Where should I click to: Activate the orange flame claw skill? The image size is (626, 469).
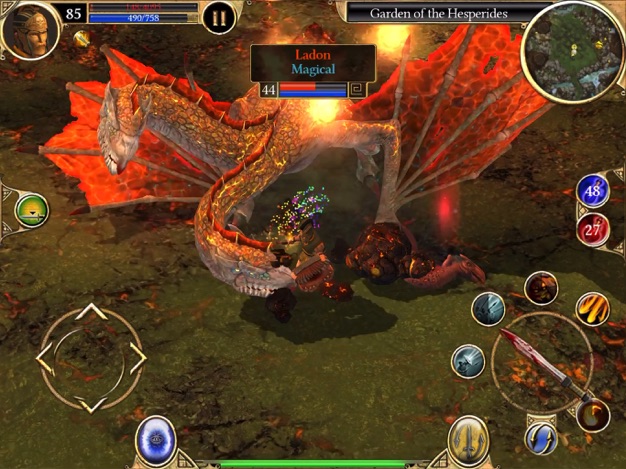coord(593,310)
